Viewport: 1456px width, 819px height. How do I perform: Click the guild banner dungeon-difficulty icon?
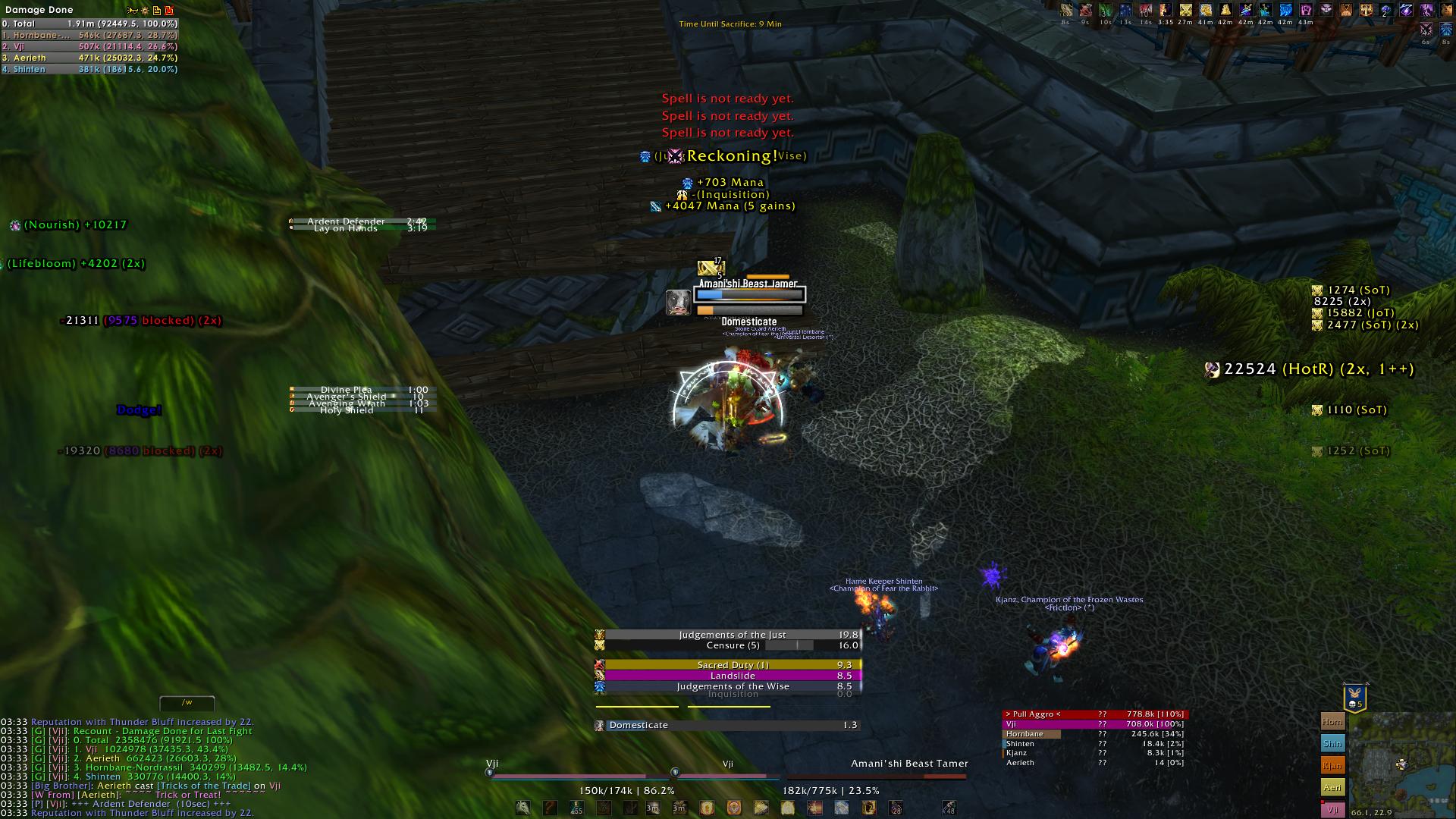point(1355,698)
